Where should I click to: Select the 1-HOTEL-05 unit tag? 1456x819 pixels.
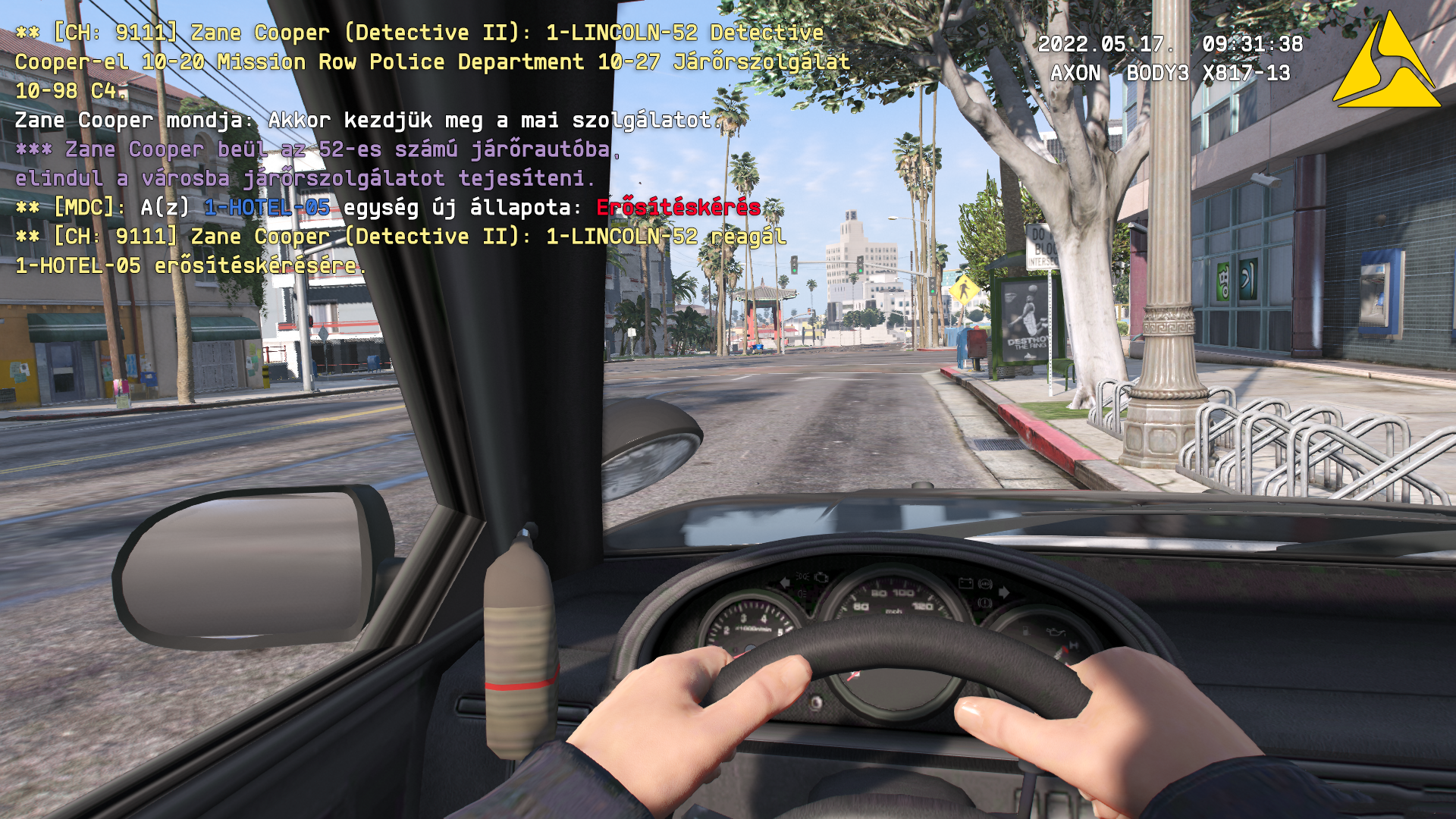[x=267, y=207]
